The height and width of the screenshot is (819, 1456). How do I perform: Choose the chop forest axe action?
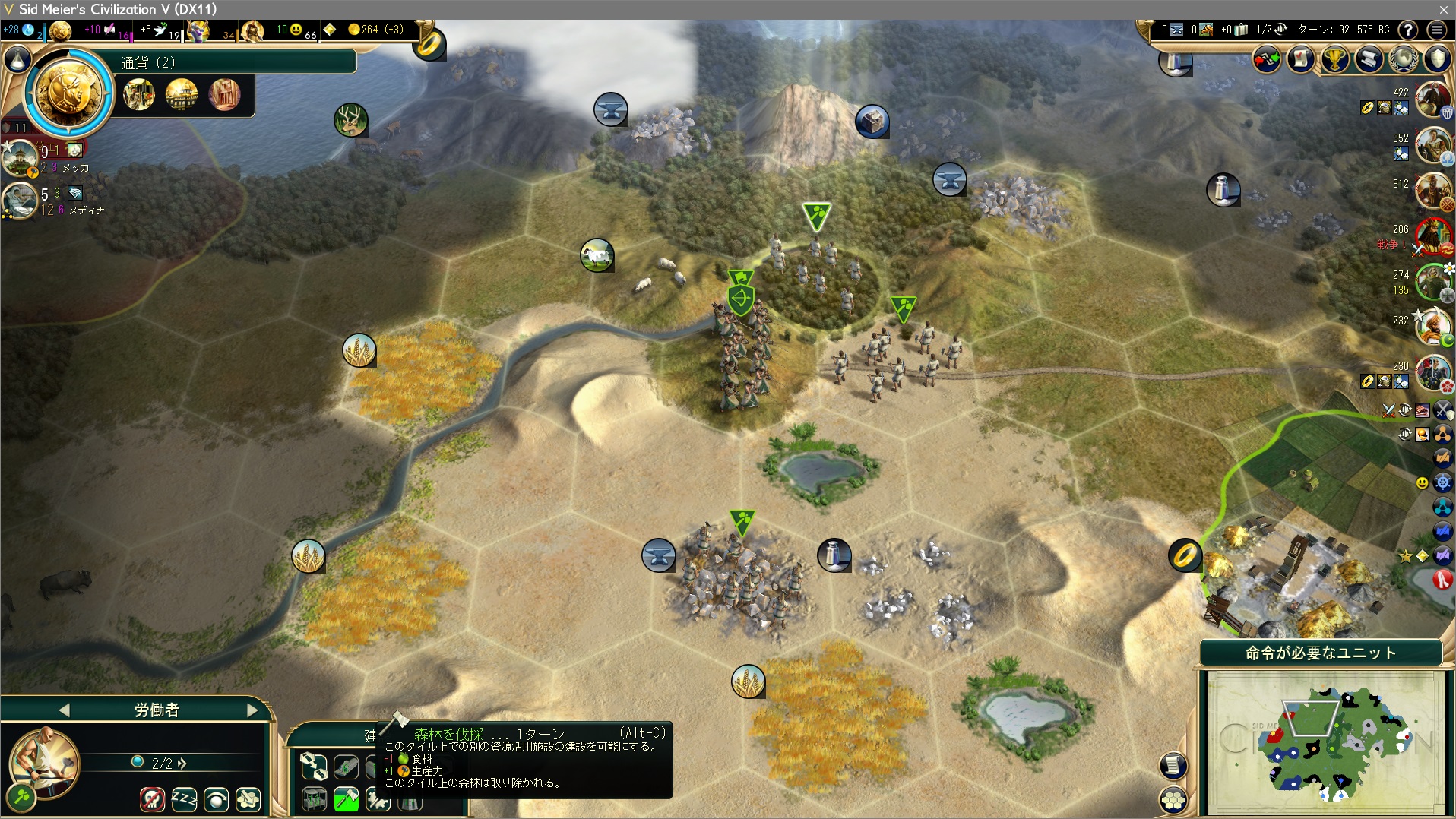click(346, 798)
